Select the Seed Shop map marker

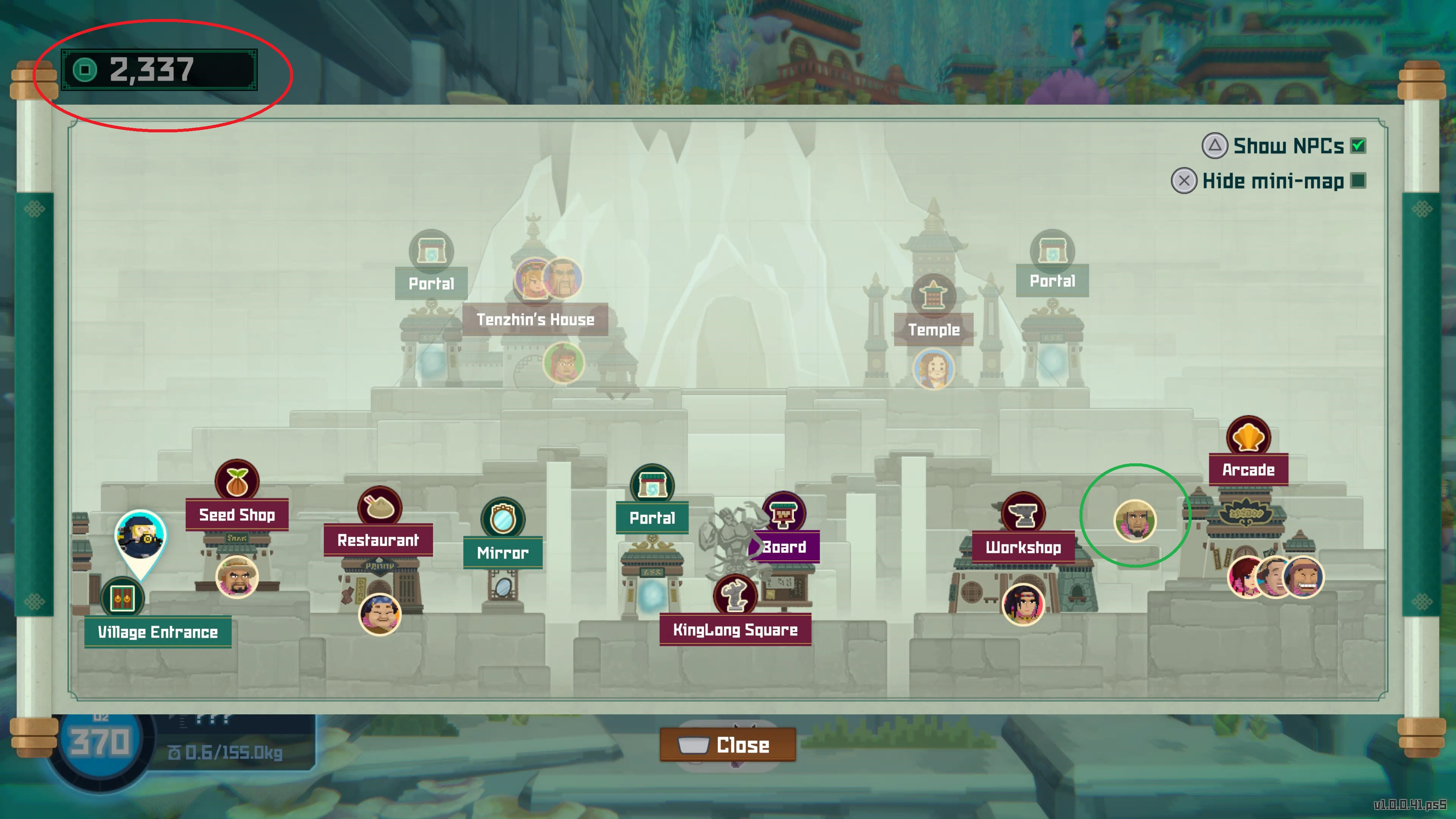coord(237,481)
